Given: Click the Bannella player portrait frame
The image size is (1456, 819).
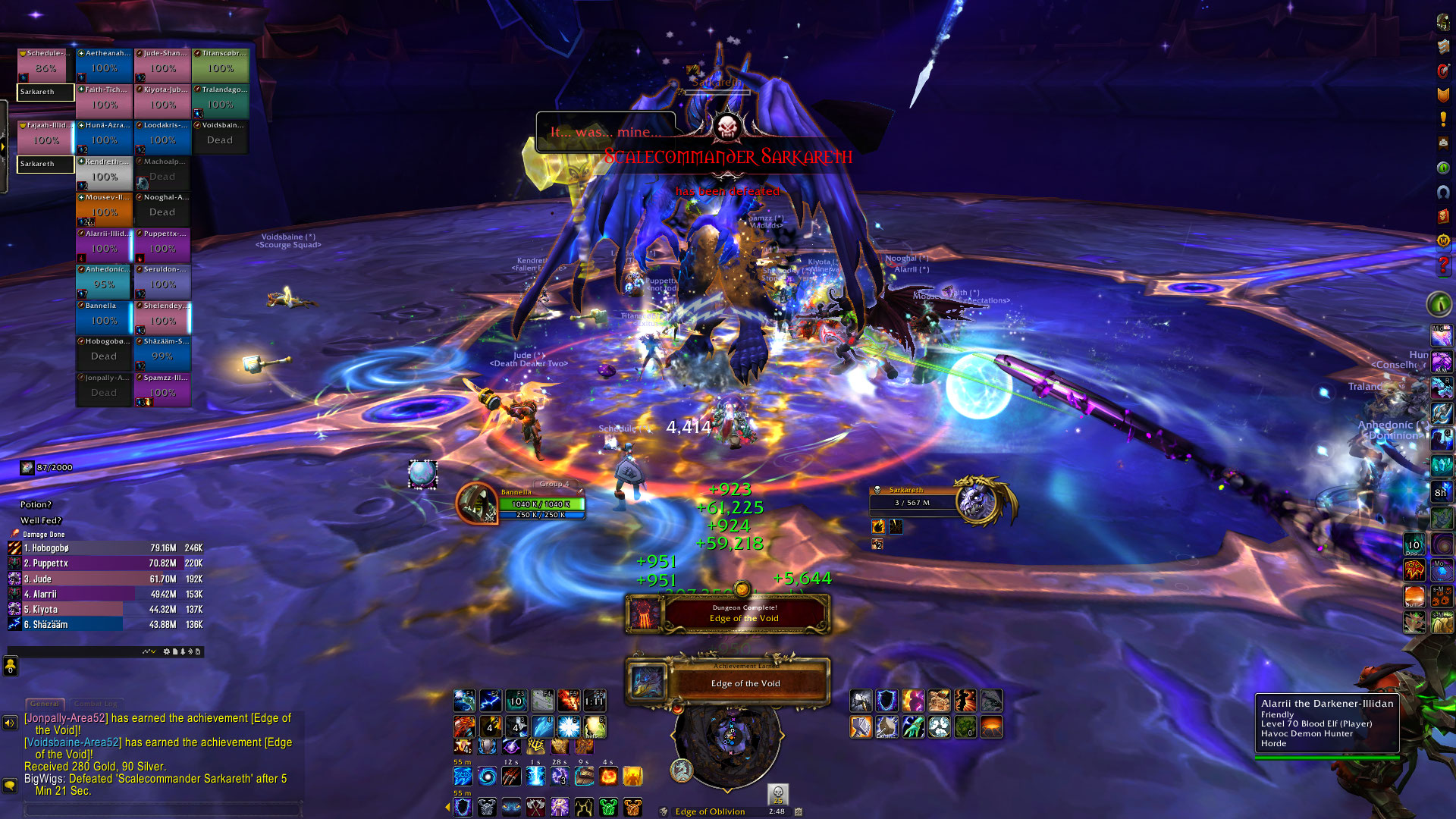Looking at the screenshot, I should (478, 504).
